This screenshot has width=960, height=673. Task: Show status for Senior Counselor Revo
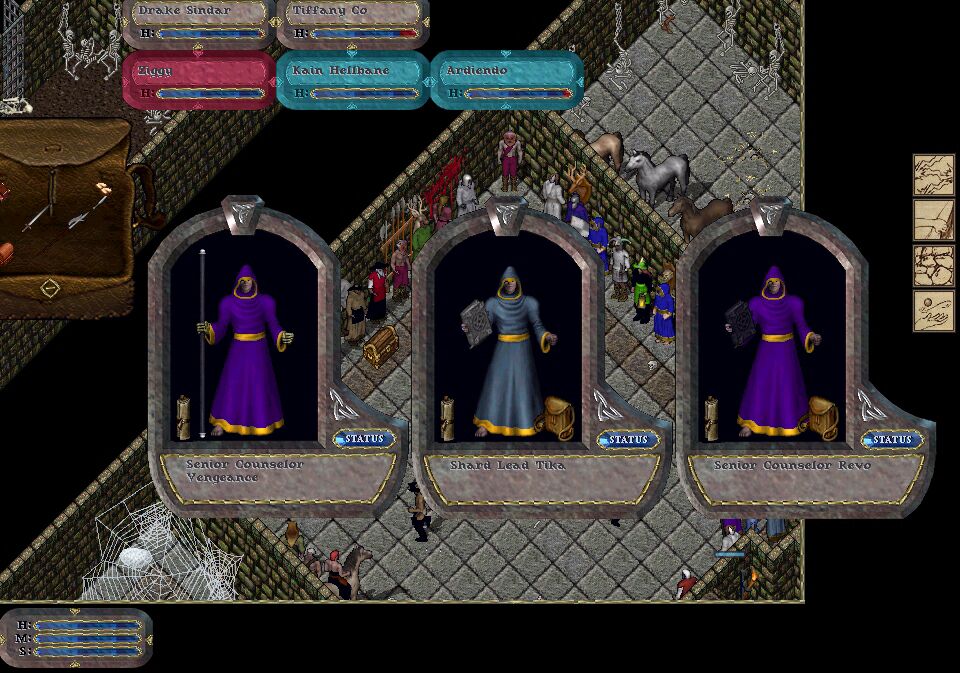[893, 440]
